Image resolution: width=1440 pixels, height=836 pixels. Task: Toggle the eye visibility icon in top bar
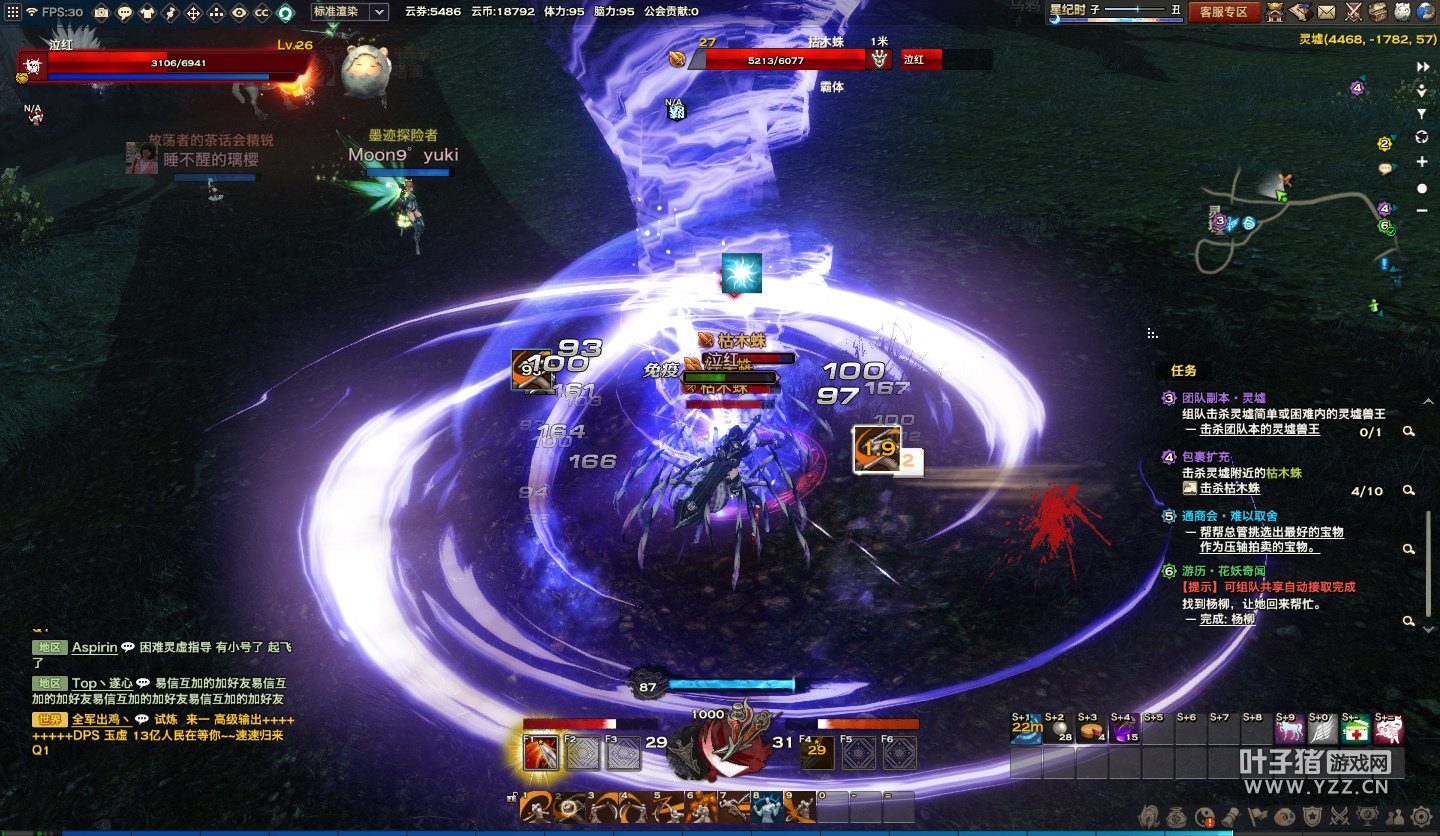point(239,13)
